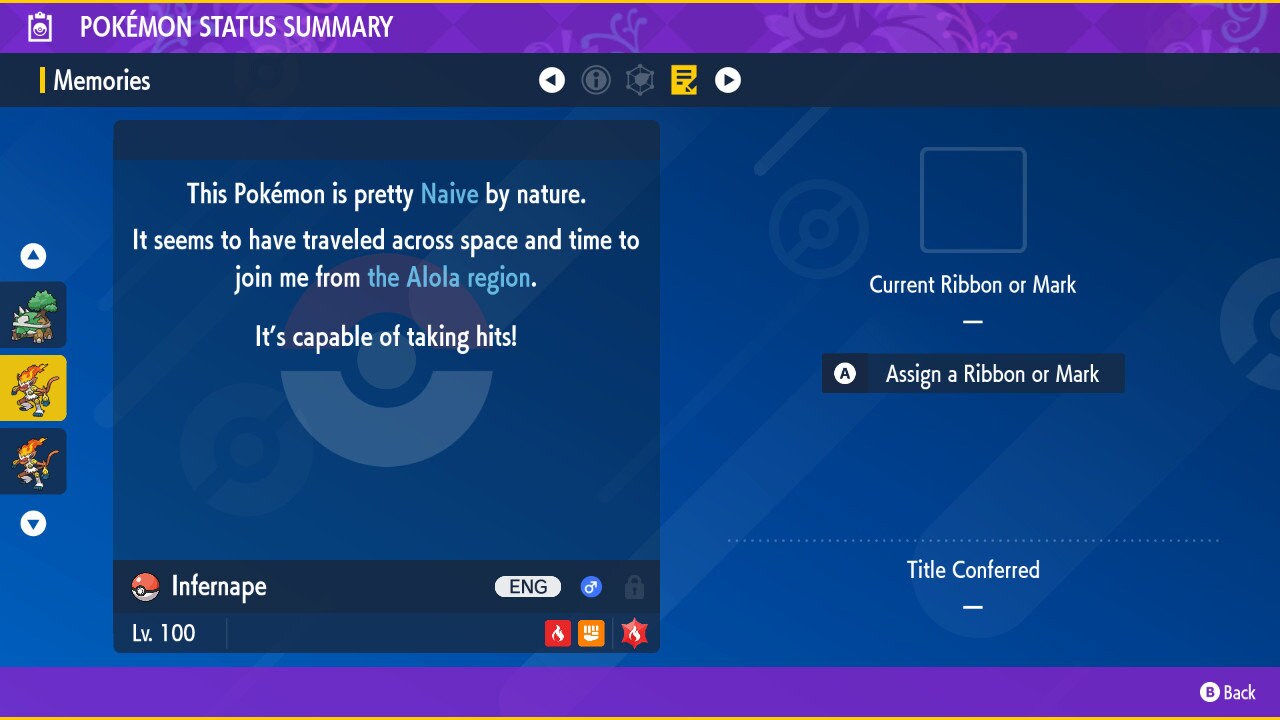1280x720 pixels.
Task: Select the Memories notepad tab
Action: click(x=684, y=80)
